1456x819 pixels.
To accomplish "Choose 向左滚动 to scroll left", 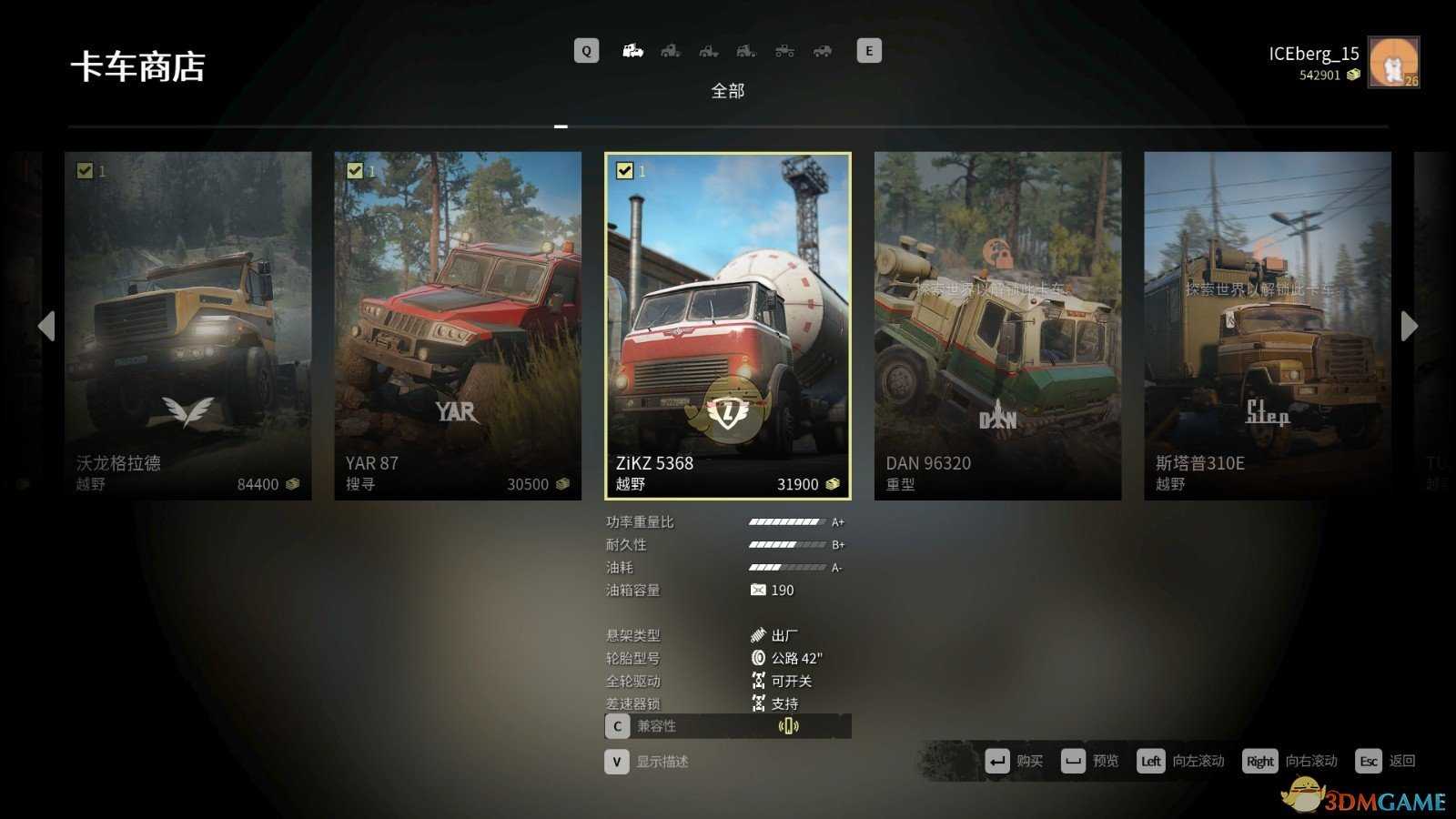I will [x=1180, y=761].
